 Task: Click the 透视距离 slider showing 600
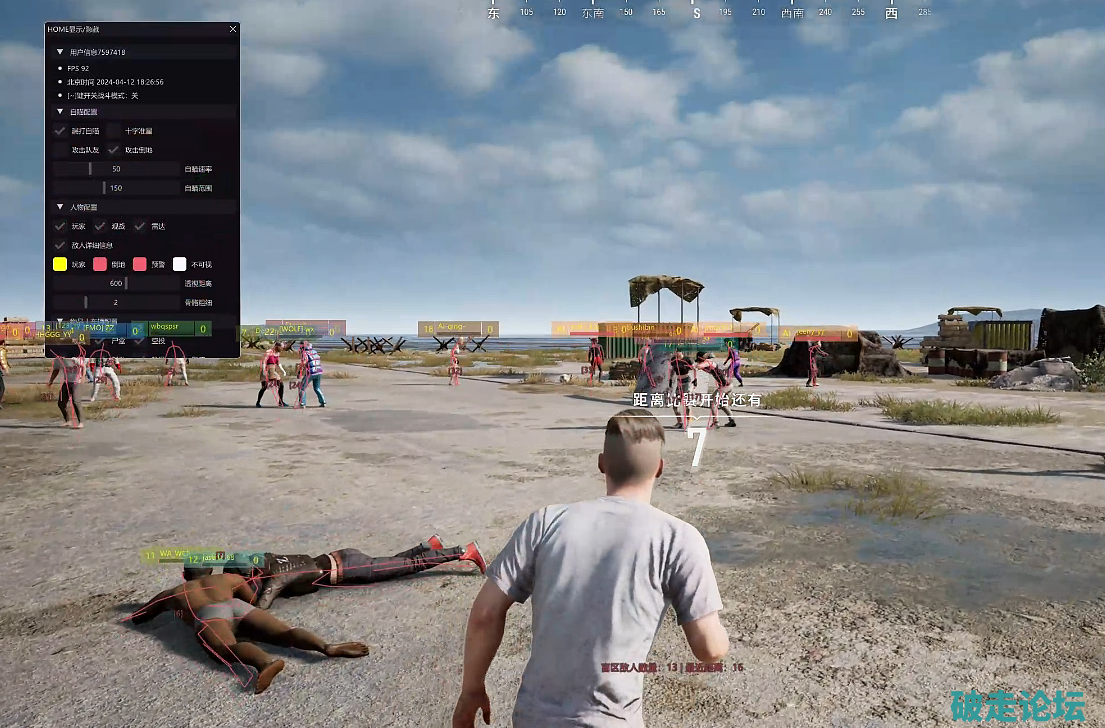116,283
